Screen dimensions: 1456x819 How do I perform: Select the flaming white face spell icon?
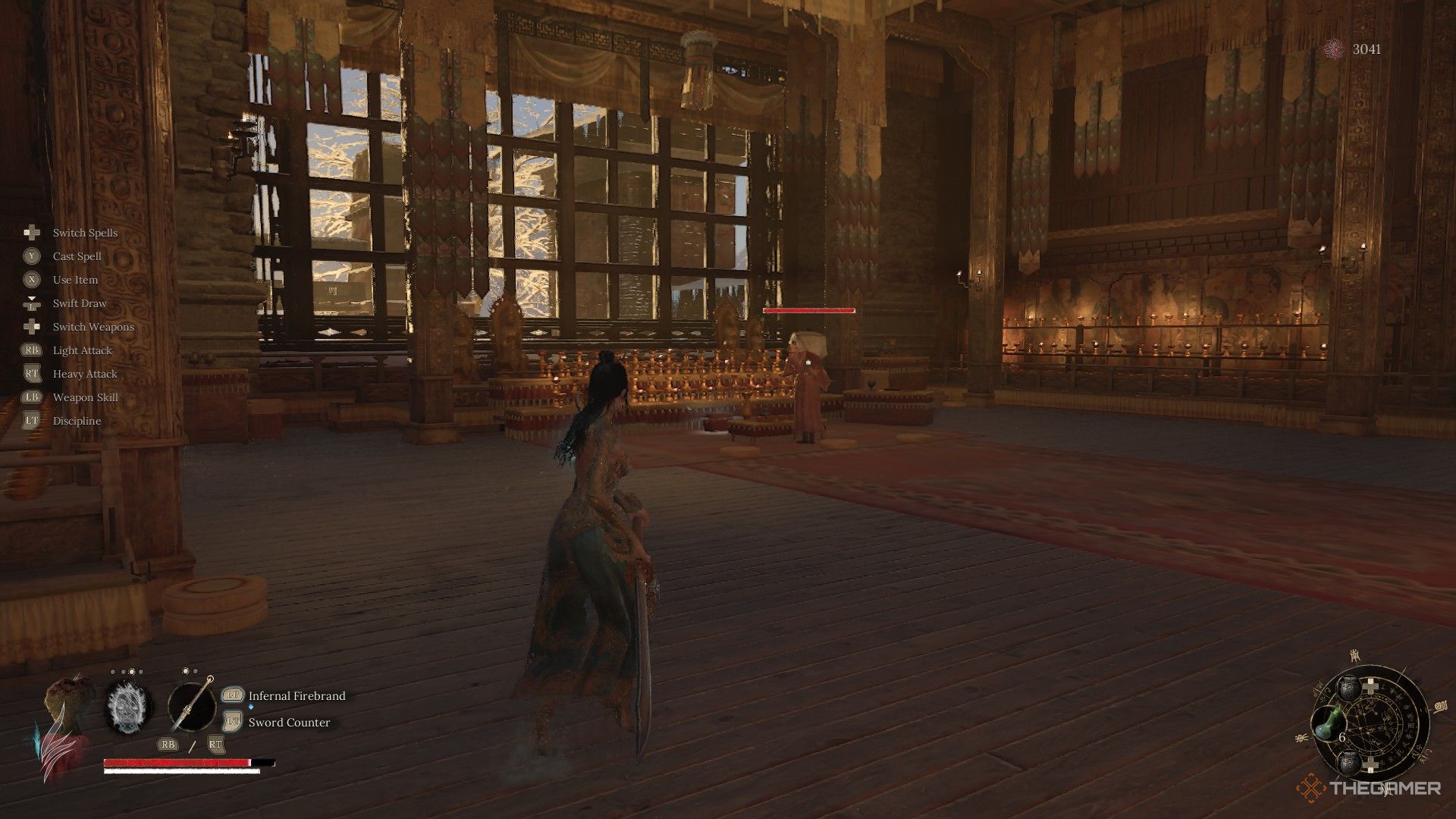129,707
